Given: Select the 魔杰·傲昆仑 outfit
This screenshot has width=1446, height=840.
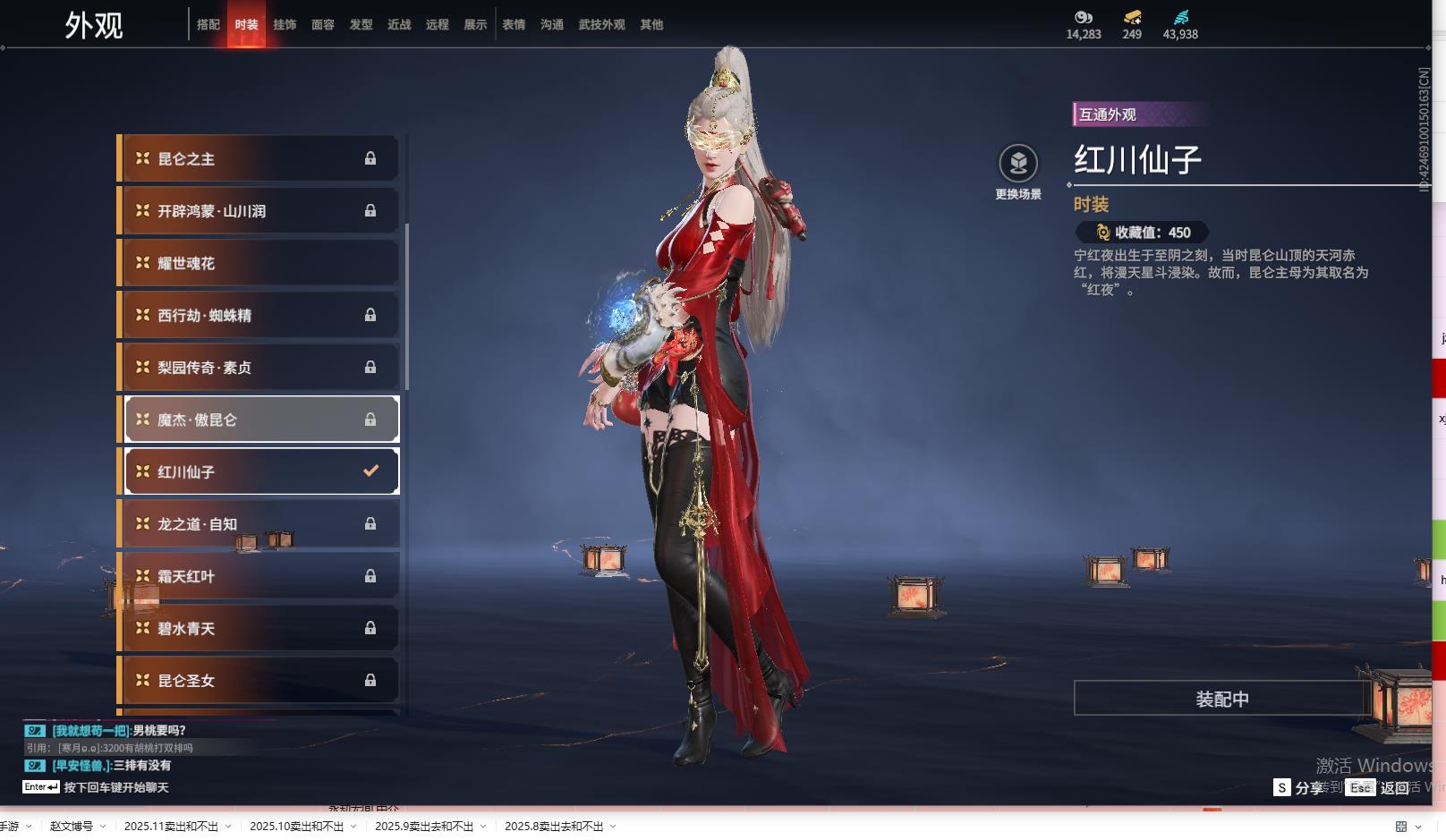Looking at the screenshot, I should point(259,420).
